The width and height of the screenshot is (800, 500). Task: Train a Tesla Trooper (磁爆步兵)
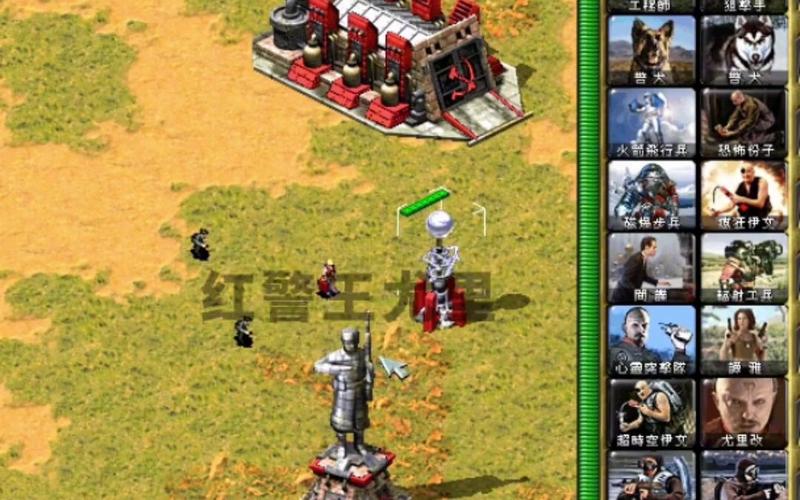pos(651,195)
